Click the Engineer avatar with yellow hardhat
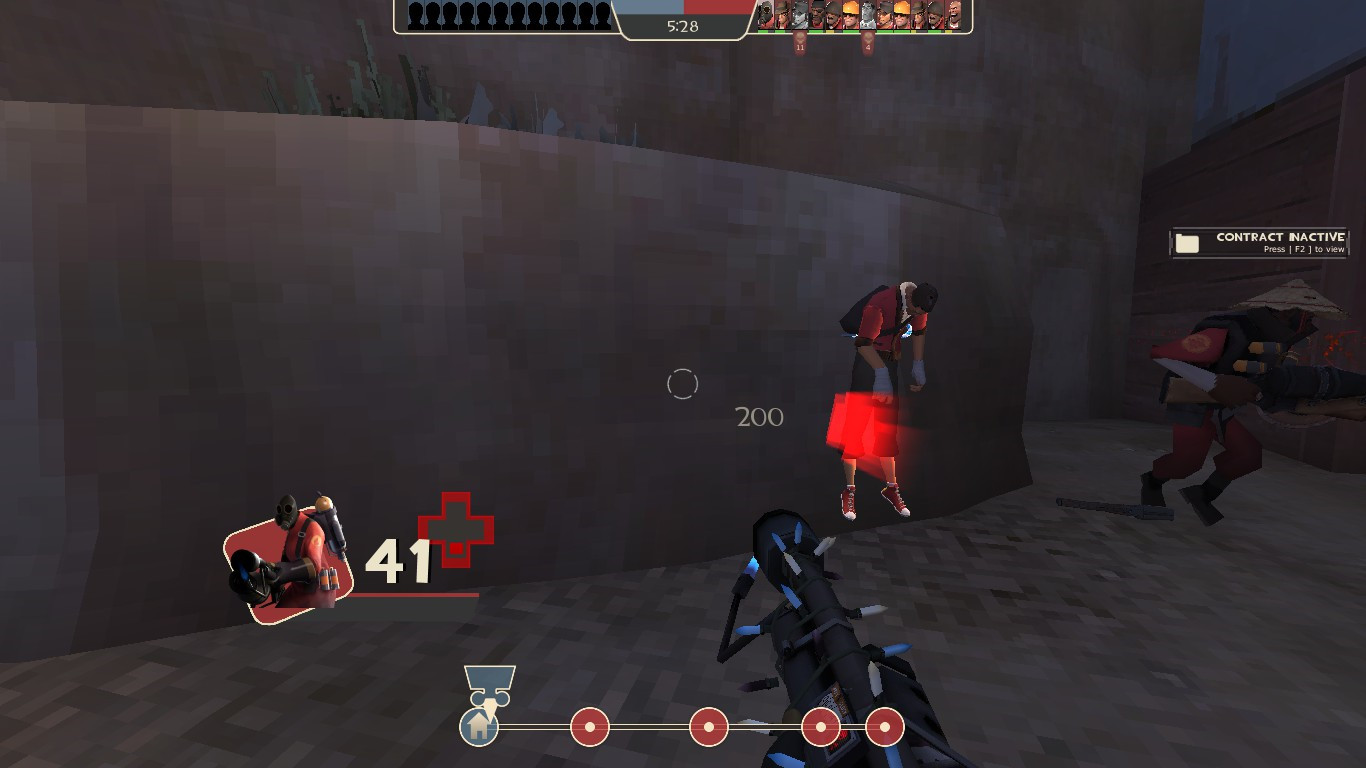The width and height of the screenshot is (1366, 768). [x=851, y=18]
